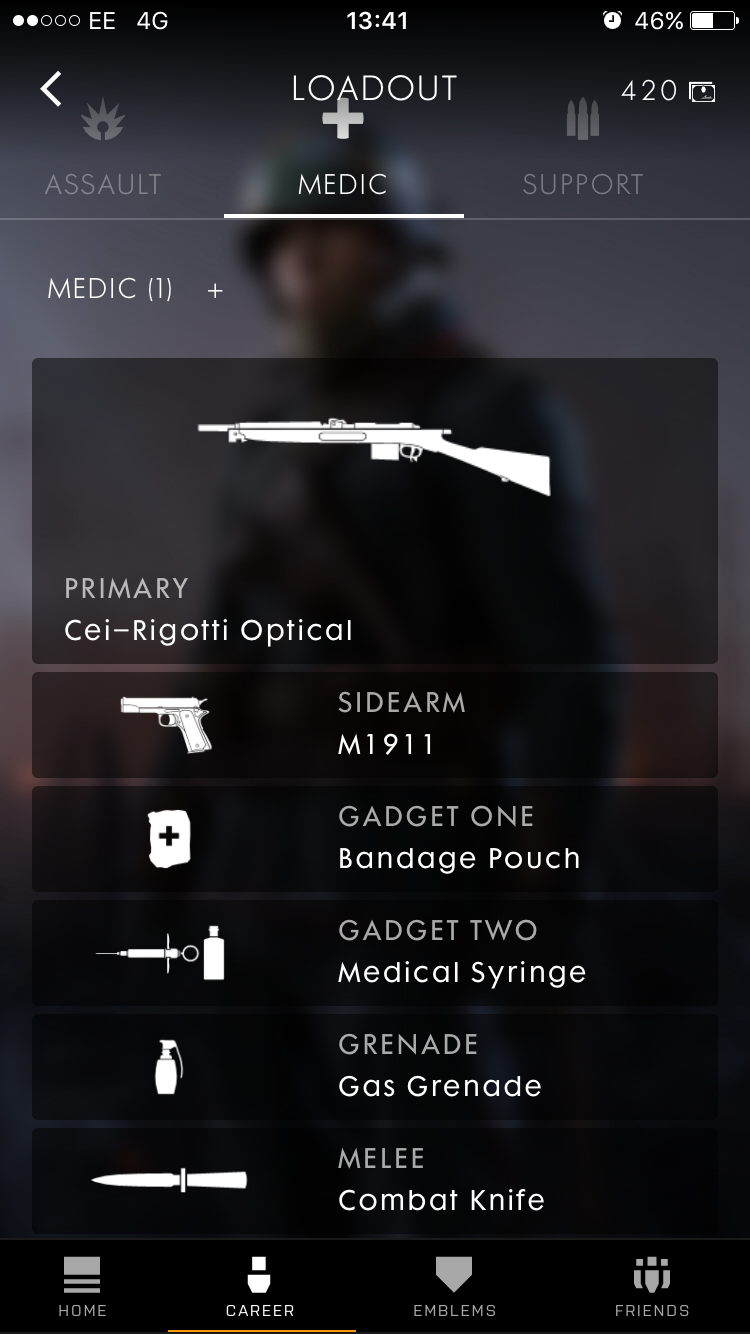This screenshot has height=1334, width=750.
Task: Go to the Home section
Action: pos(82,1287)
